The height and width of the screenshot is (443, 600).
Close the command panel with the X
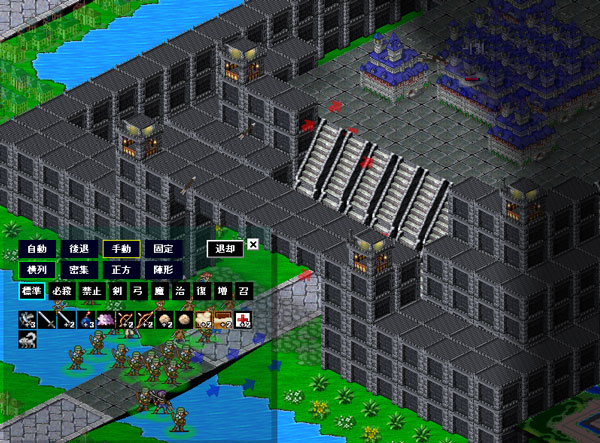coord(253,243)
